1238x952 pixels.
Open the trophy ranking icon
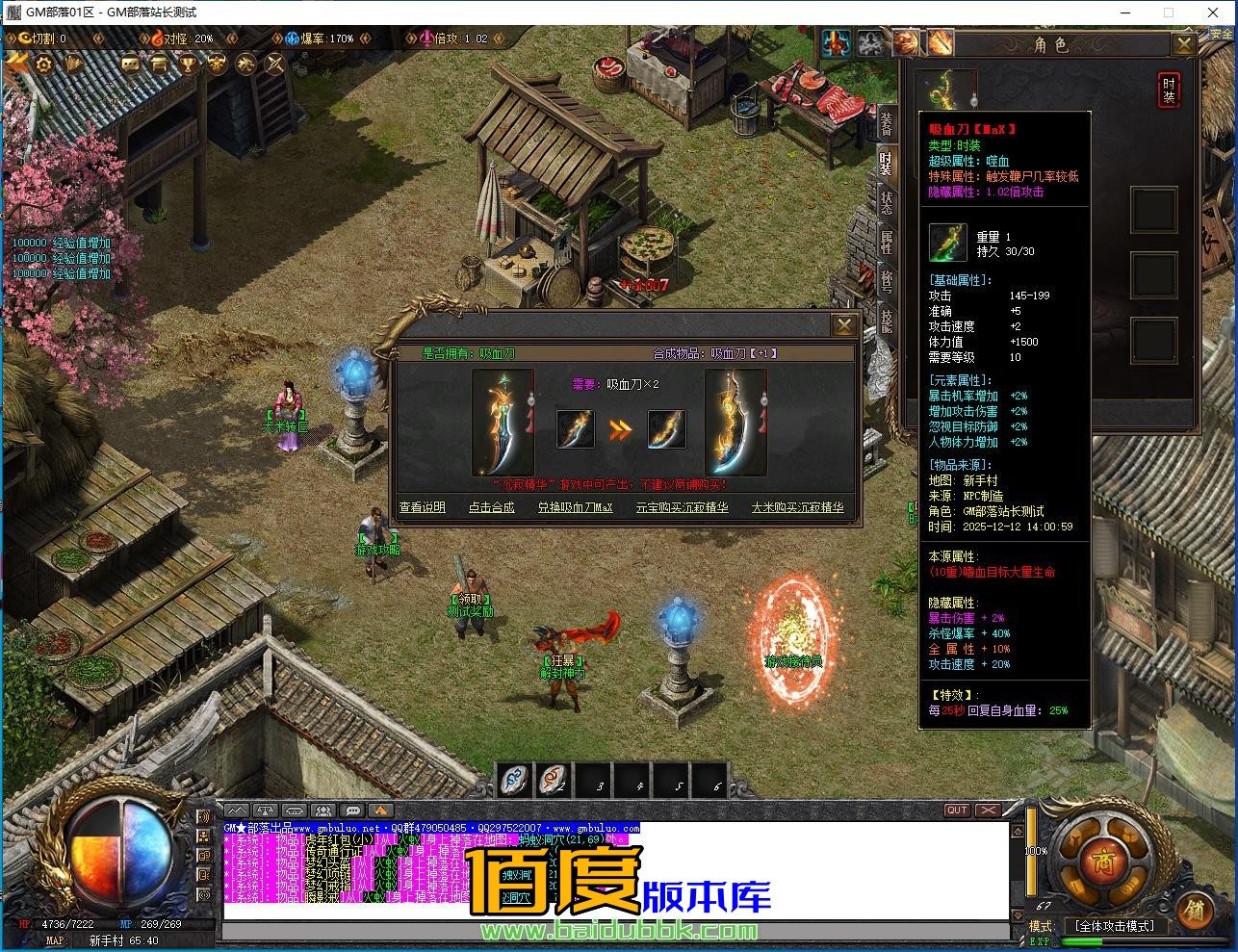(x=189, y=64)
